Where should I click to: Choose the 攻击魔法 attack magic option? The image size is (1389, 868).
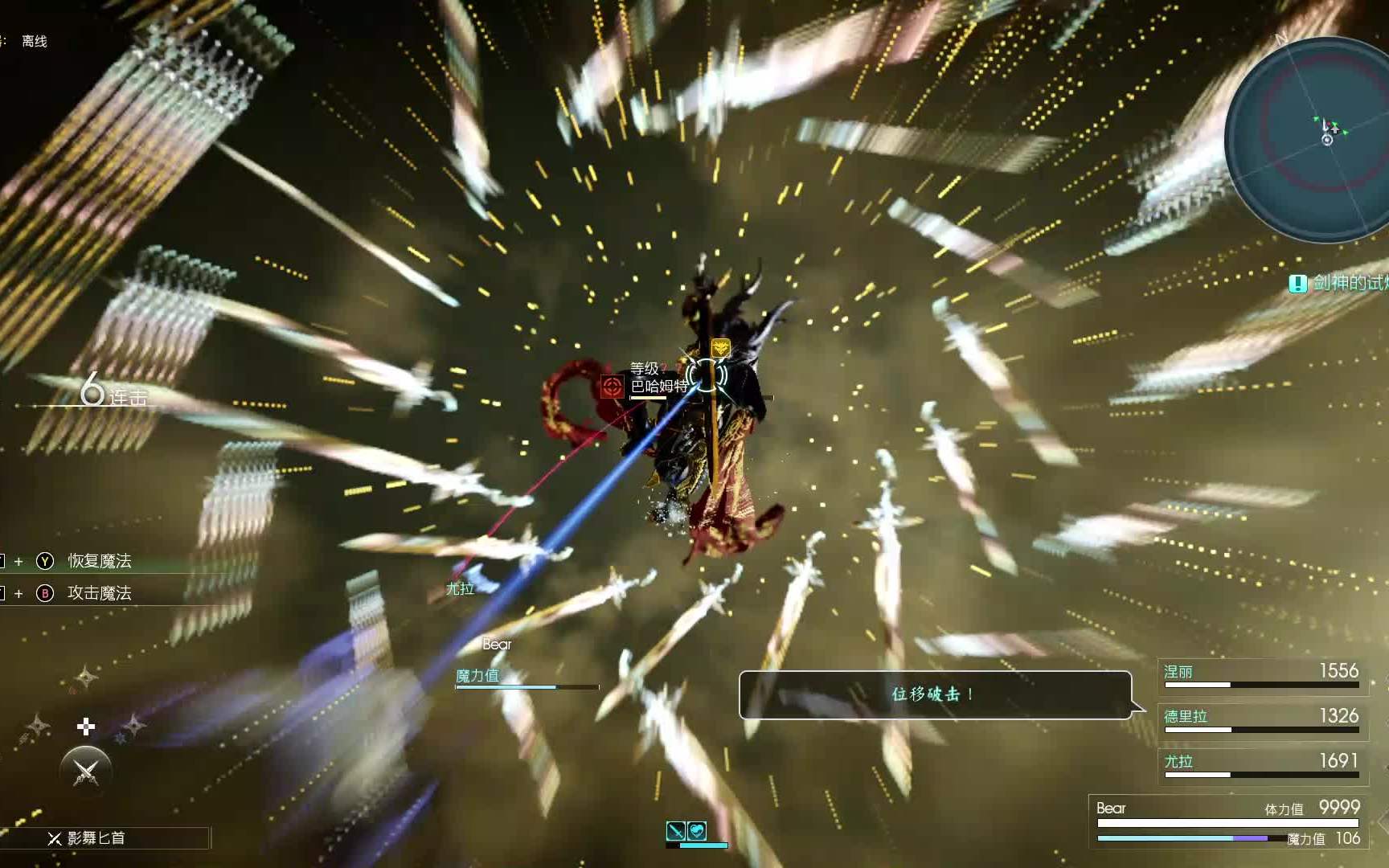[x=99, y=593]
